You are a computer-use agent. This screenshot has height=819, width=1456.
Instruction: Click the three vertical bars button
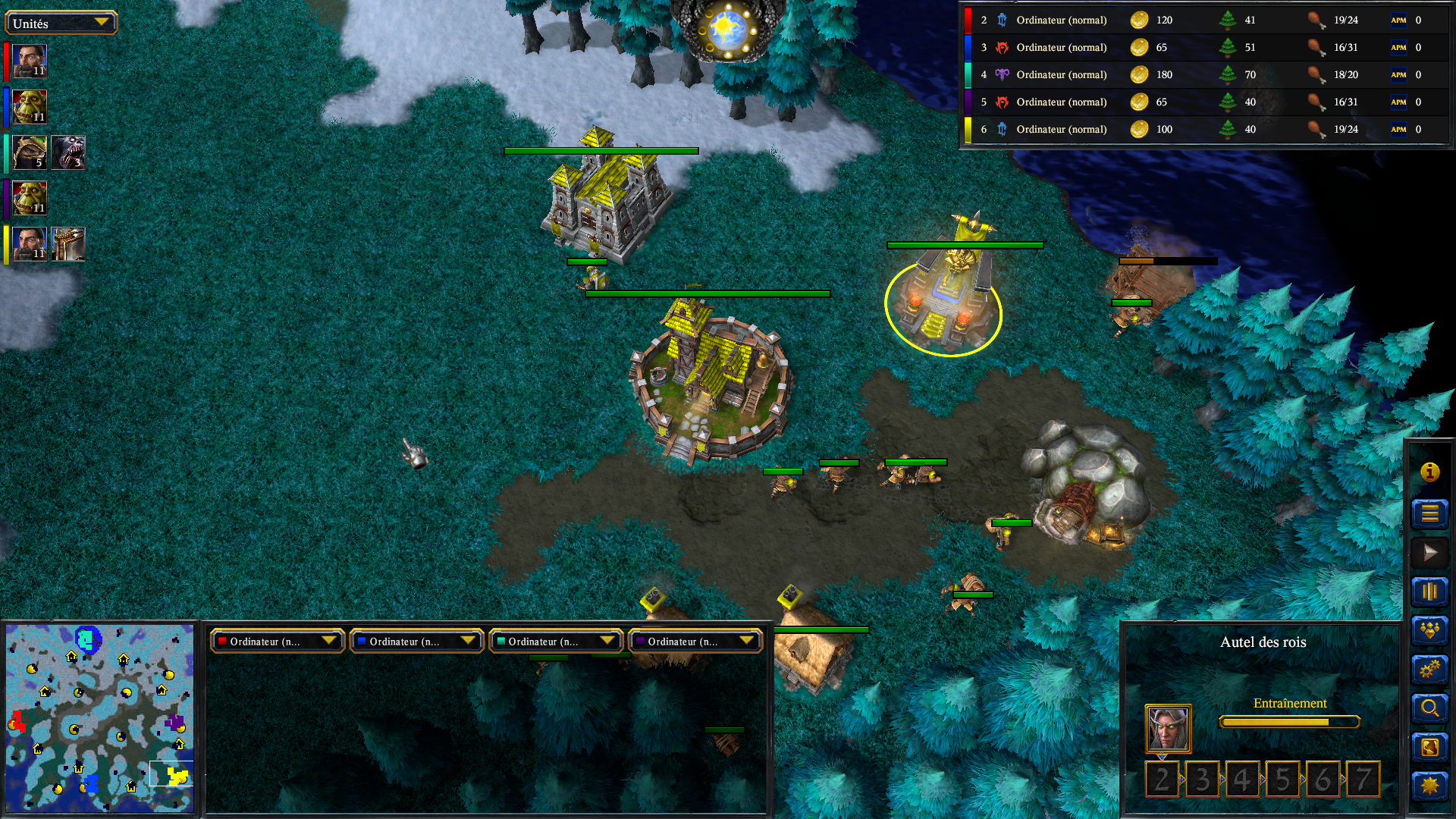click(1429, 591)
